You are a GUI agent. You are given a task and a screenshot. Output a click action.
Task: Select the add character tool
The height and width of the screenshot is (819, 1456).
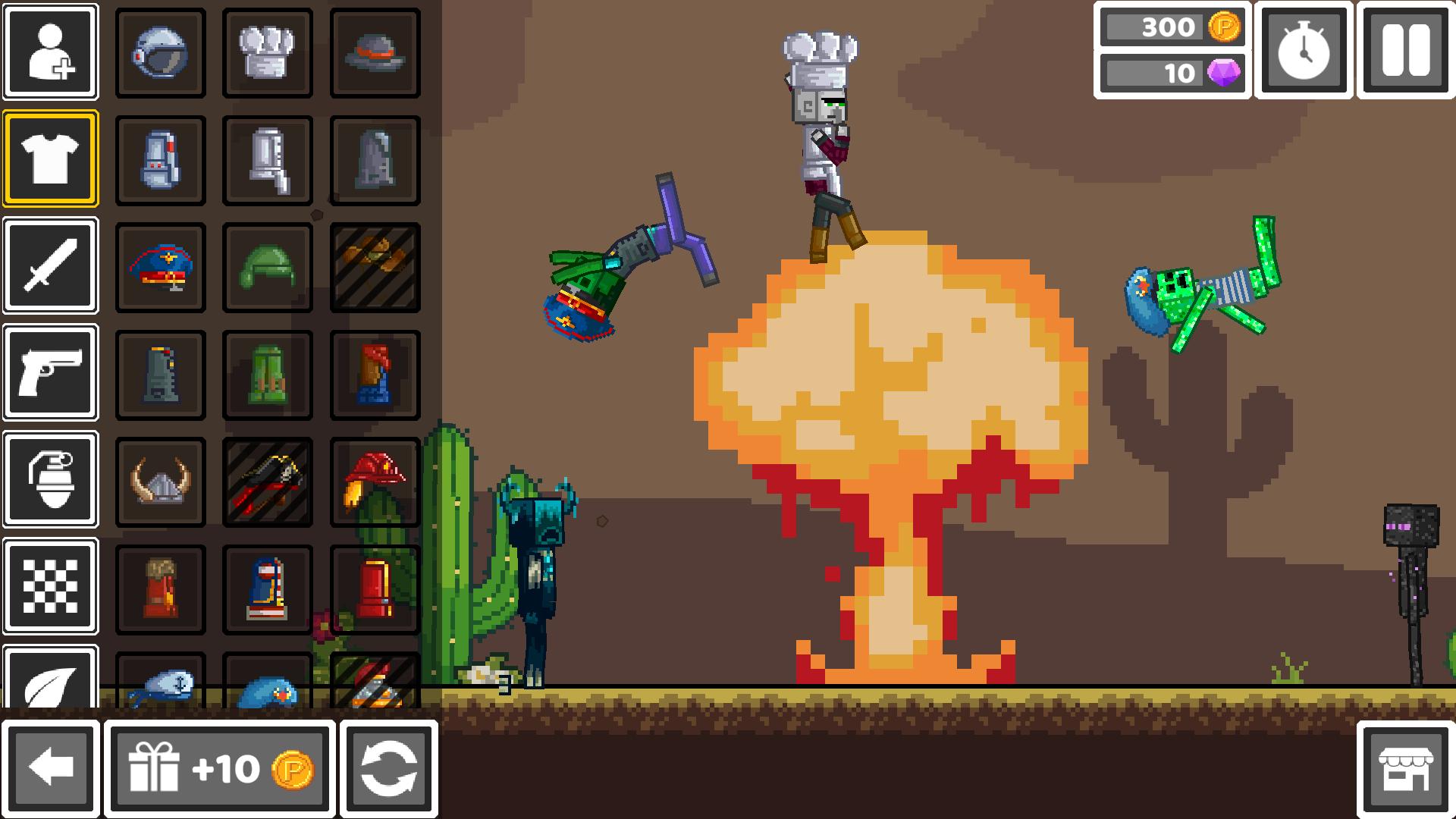(49, 52)
